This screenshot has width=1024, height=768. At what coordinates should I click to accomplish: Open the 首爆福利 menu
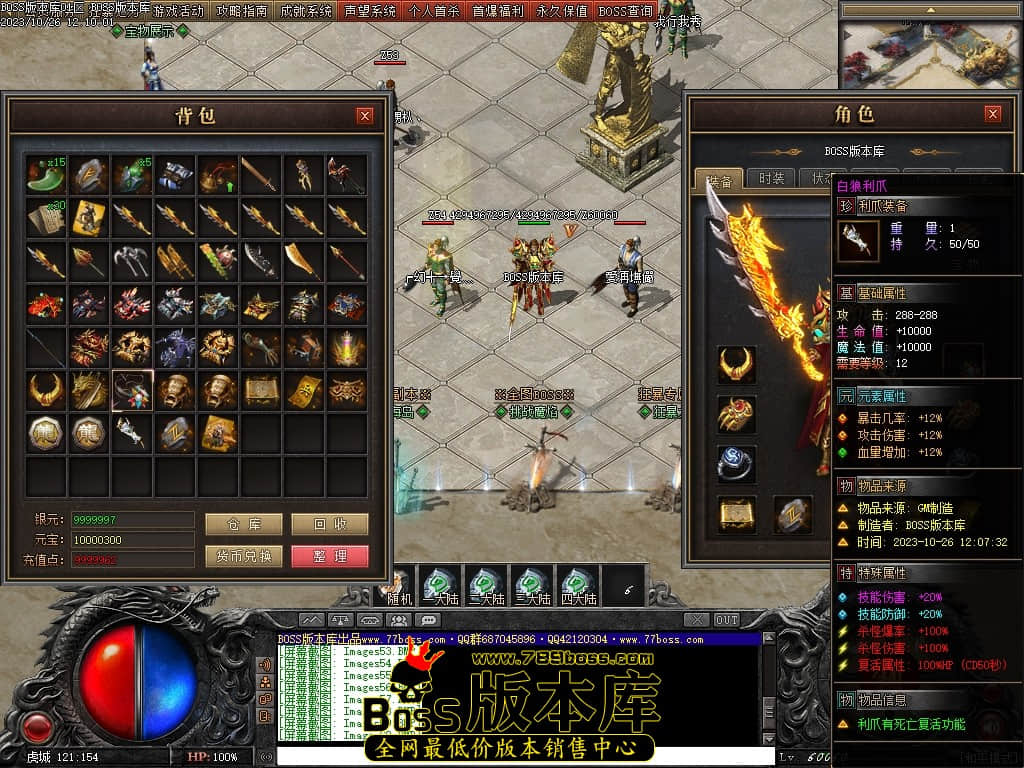tap(498, 11)
